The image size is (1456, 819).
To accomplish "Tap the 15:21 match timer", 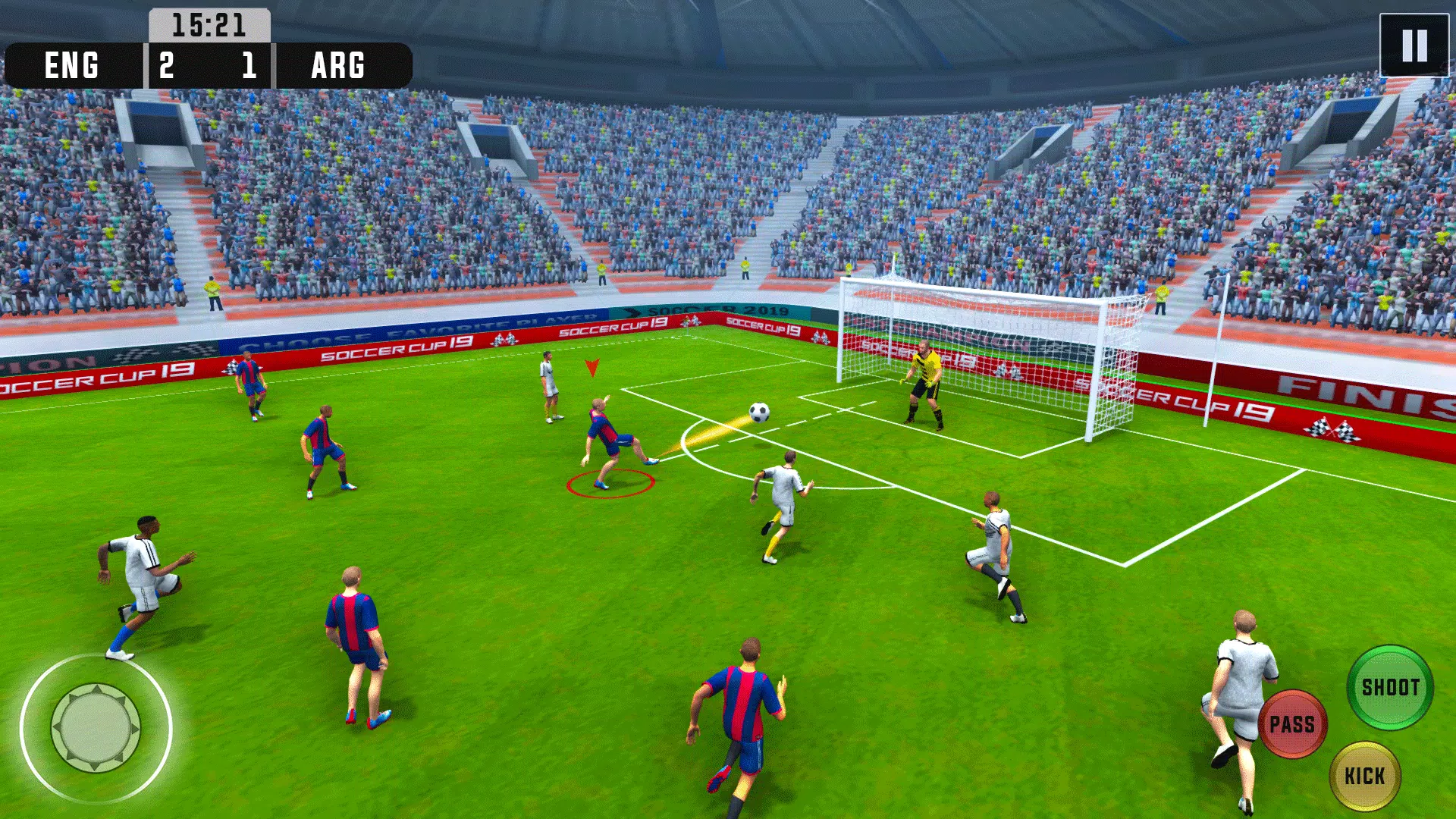I will click(209, 24).
